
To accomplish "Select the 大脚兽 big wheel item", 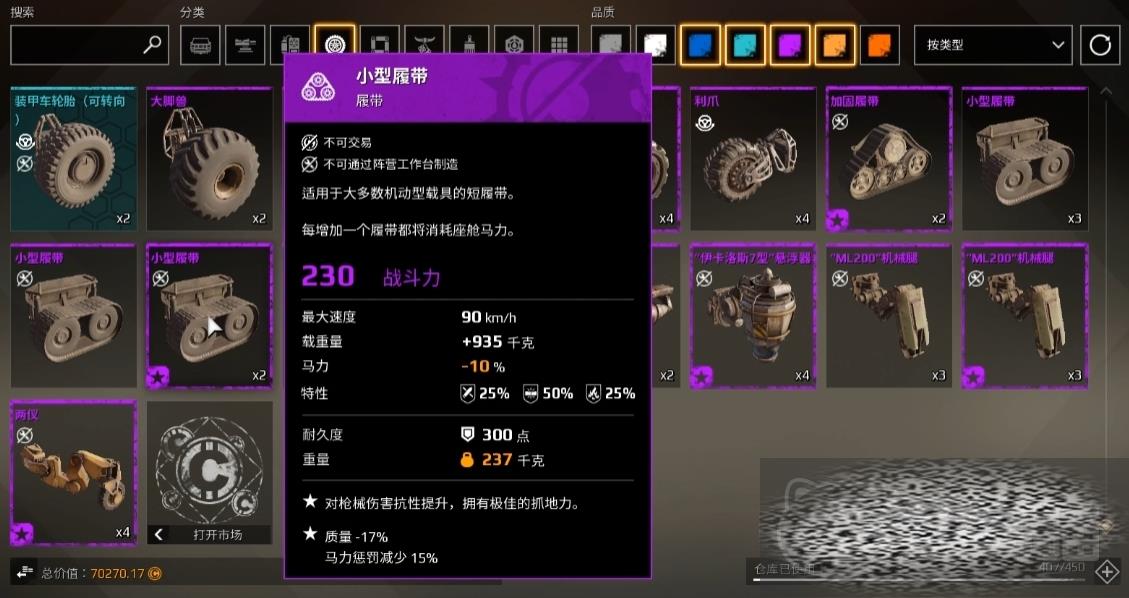I will click(x=209, y=159).
